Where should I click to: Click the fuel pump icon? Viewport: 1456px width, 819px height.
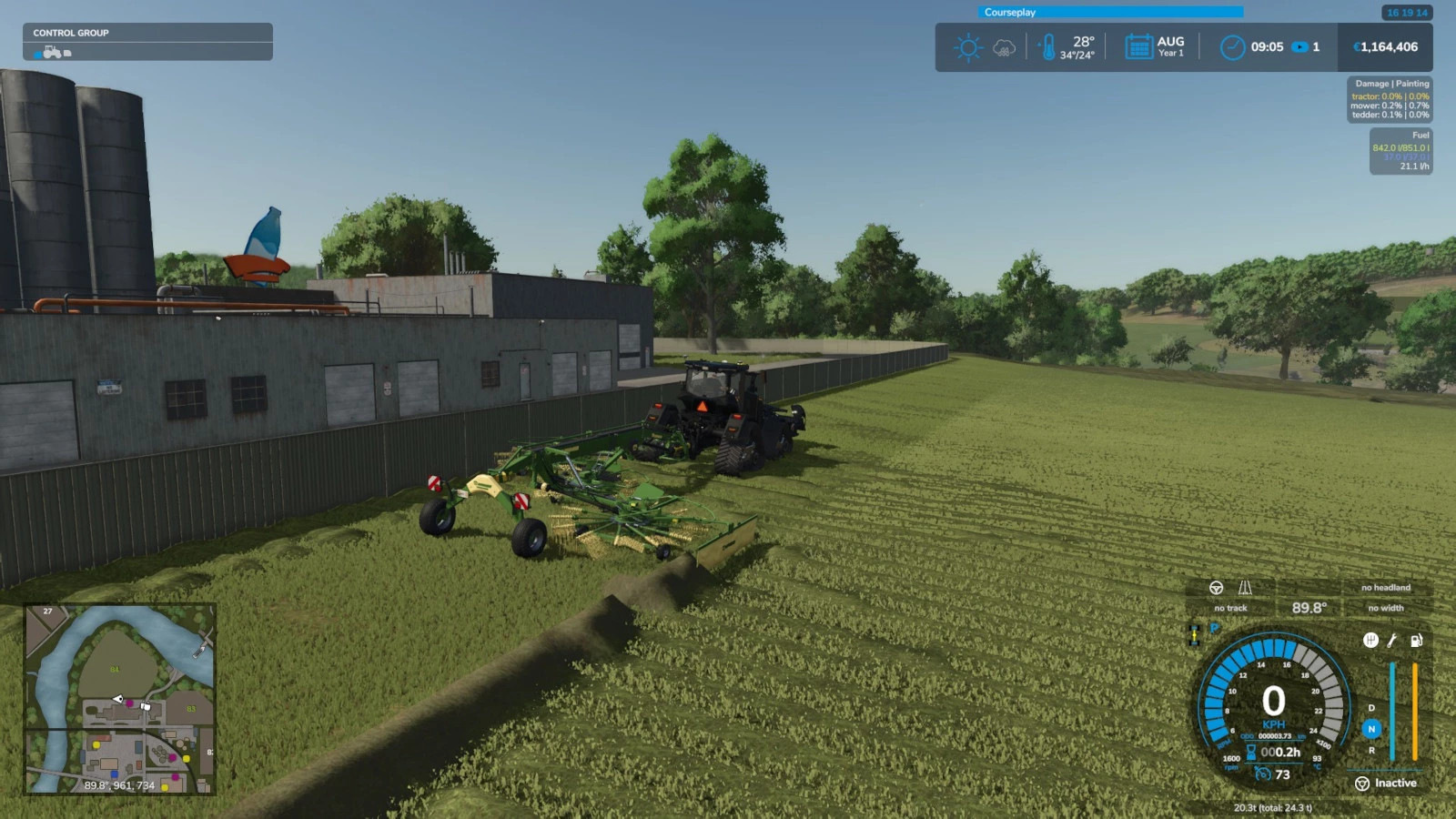(1416, 641)
